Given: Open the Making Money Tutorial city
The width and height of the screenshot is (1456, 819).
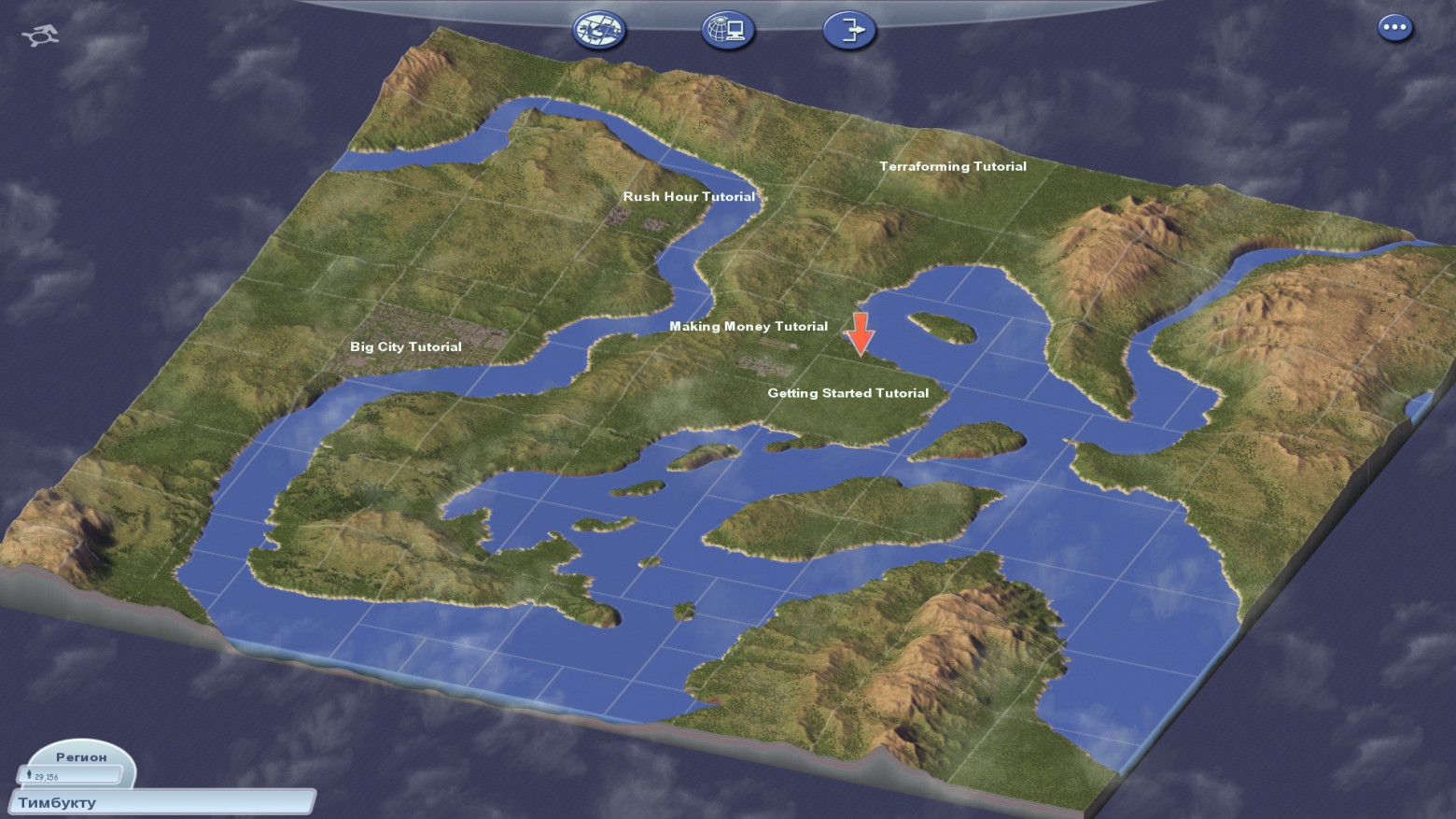Looking at the screenshot, I should click(748, 326).
